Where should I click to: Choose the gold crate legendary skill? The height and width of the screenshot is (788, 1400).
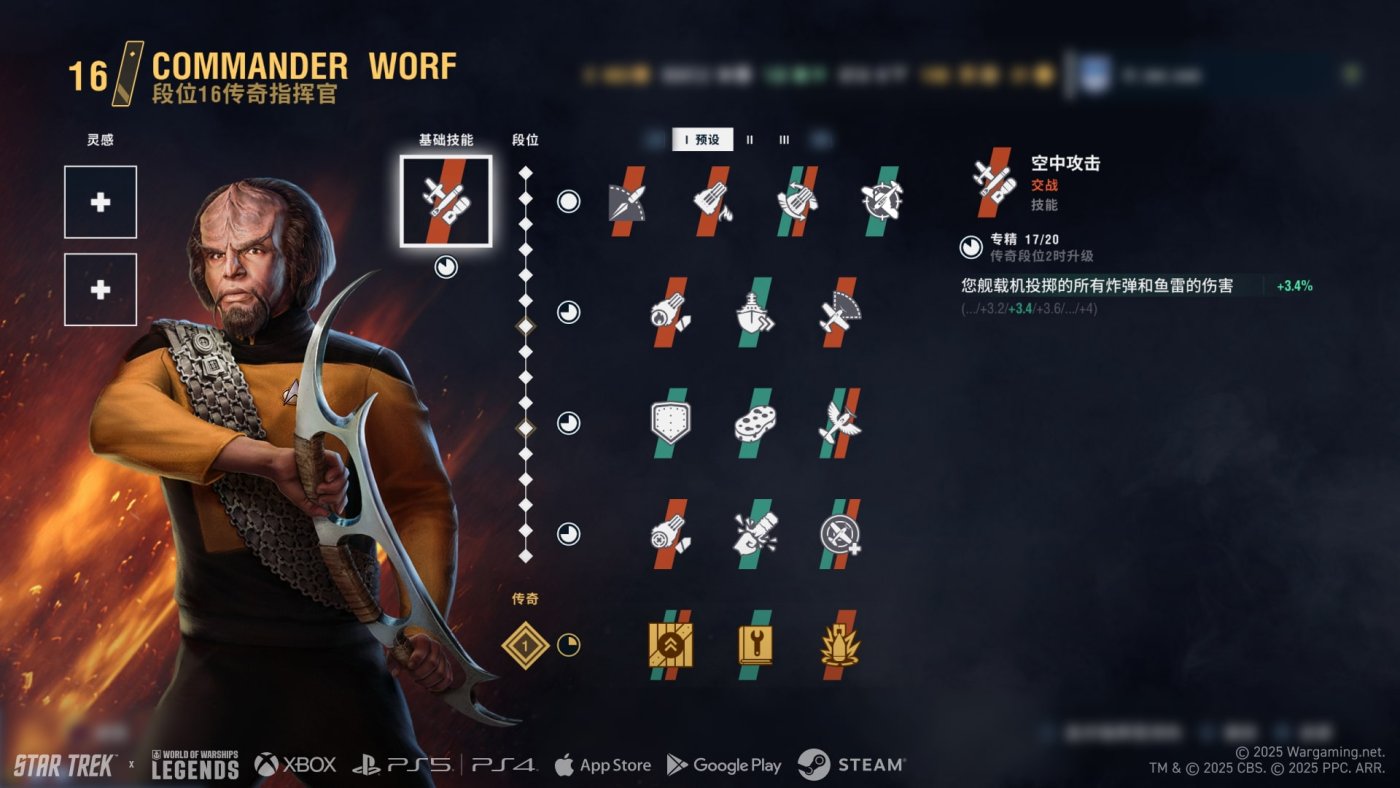click(671, 645)
